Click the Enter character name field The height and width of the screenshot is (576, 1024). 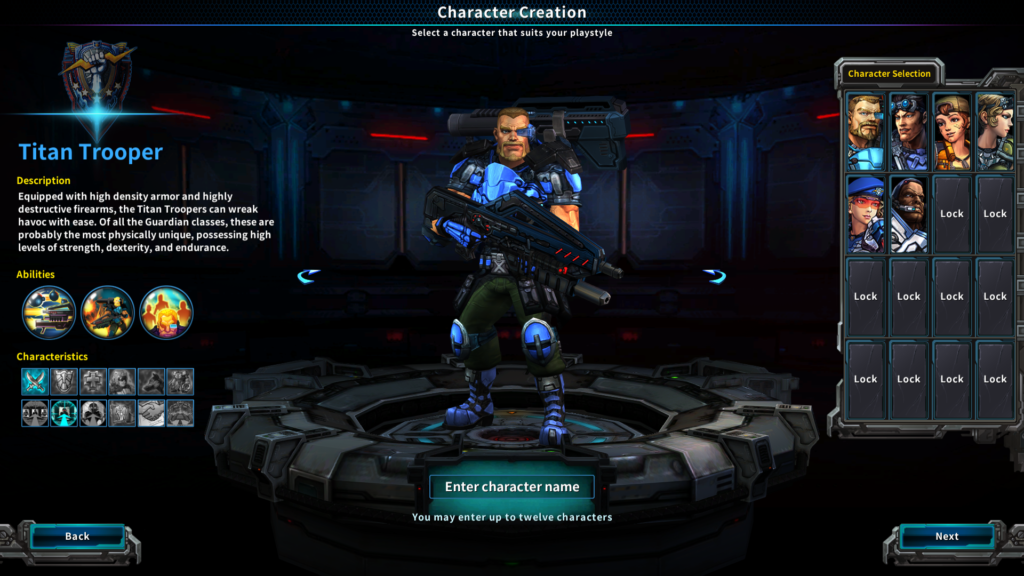click(x=512, y=487)
